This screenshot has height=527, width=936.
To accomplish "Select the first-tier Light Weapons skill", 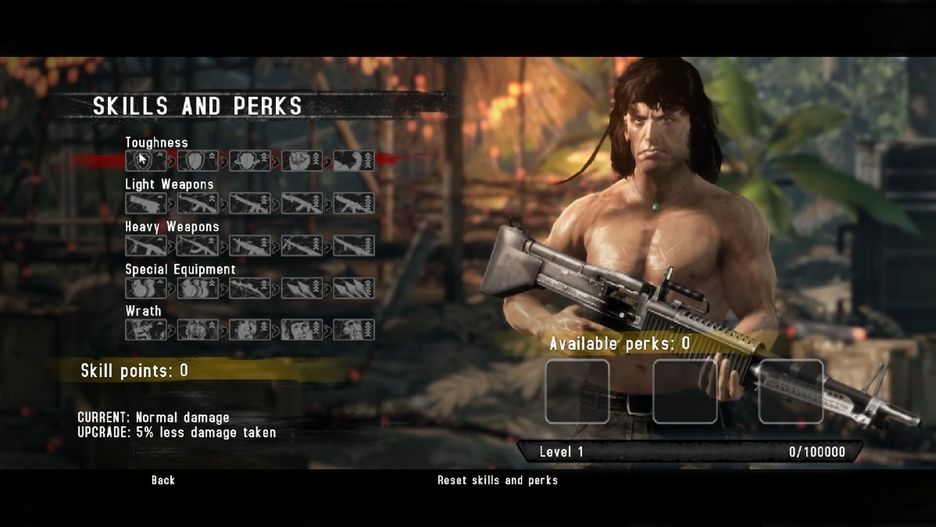I will [x=145, y=203].
